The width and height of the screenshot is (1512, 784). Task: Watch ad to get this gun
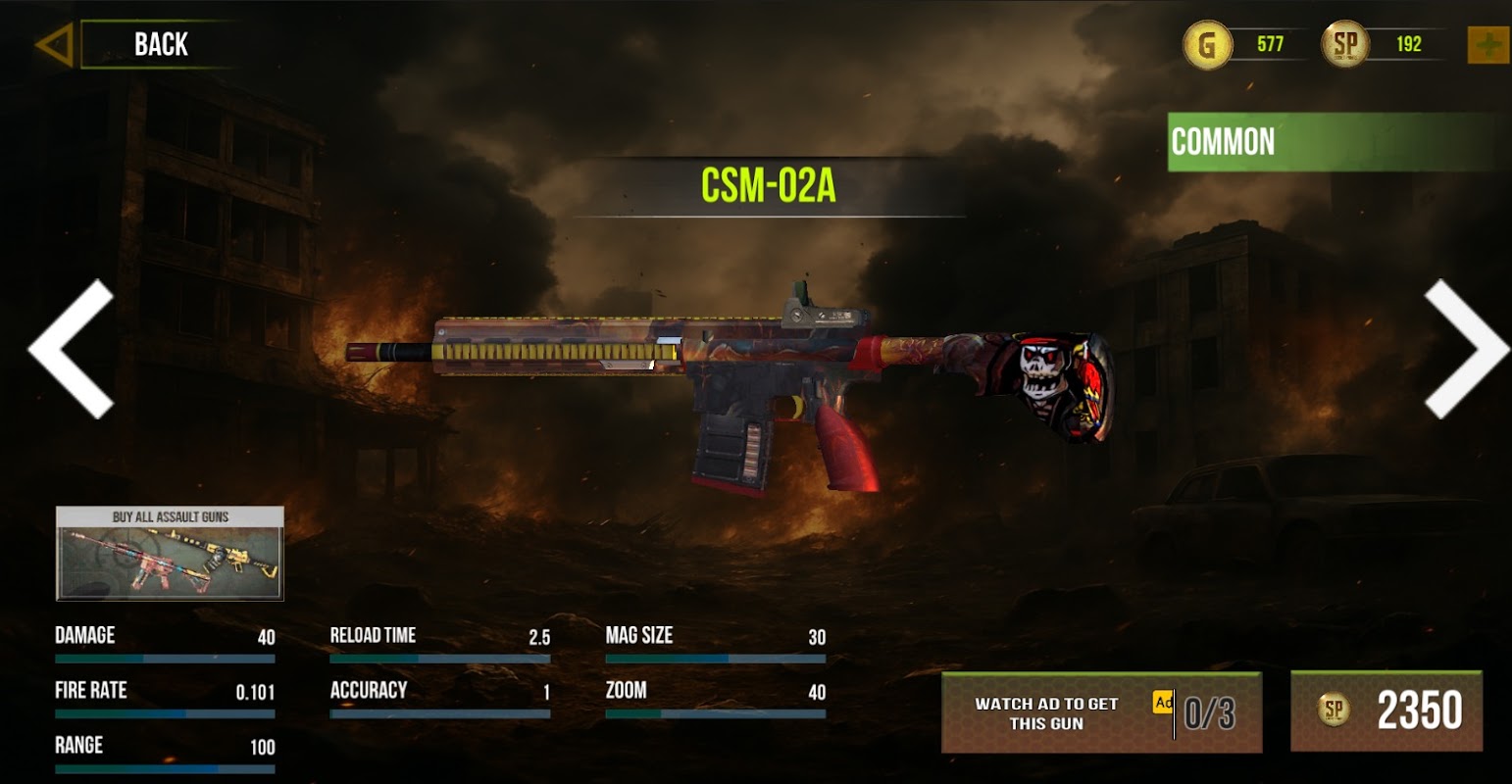[1100, 712]
